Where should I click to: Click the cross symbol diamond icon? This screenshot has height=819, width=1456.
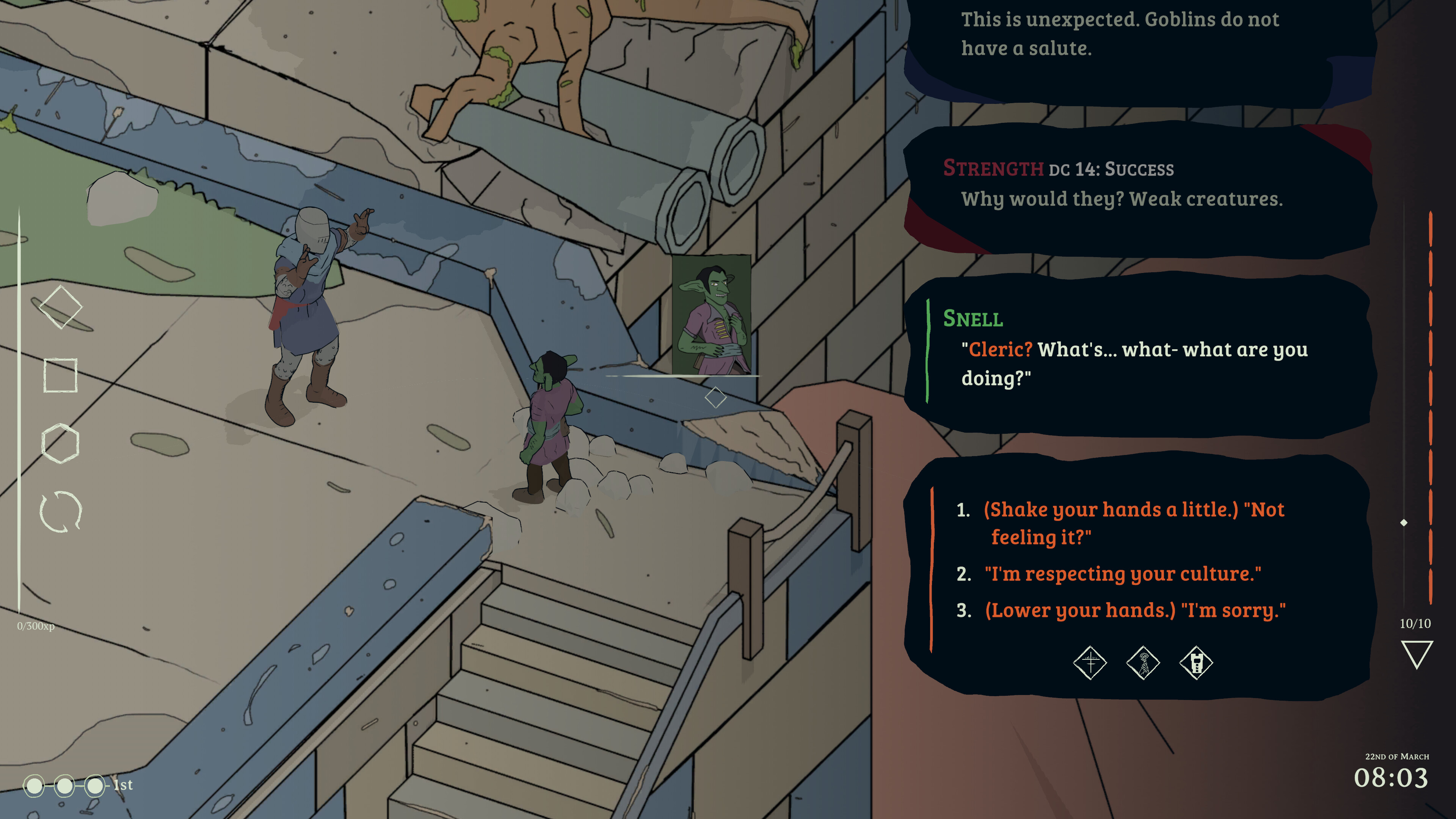coord(1090,662)
